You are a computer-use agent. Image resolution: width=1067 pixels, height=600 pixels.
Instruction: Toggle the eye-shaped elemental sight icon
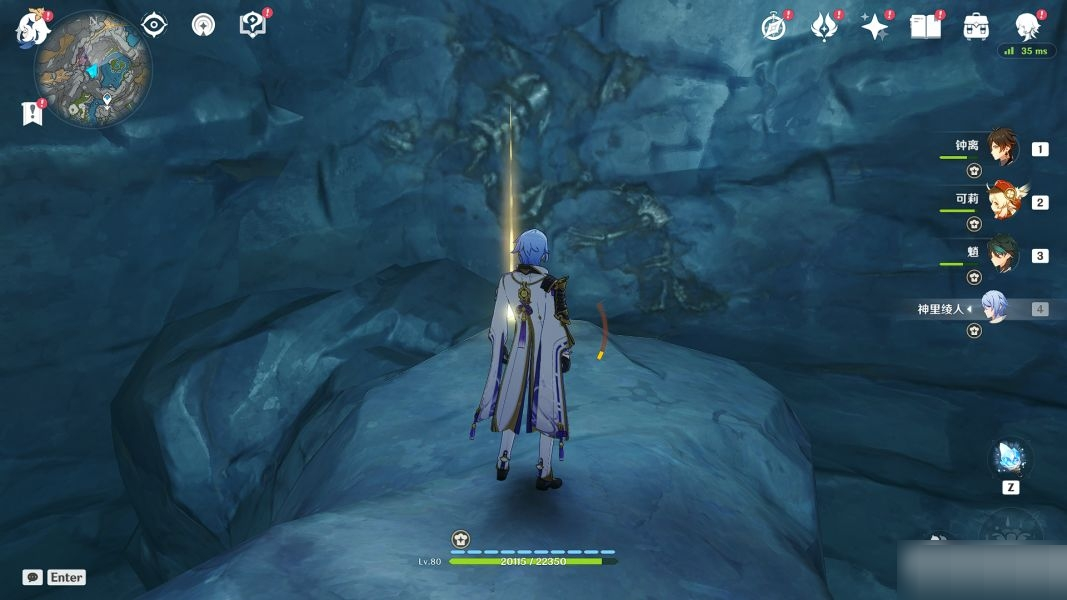(154, 25)
